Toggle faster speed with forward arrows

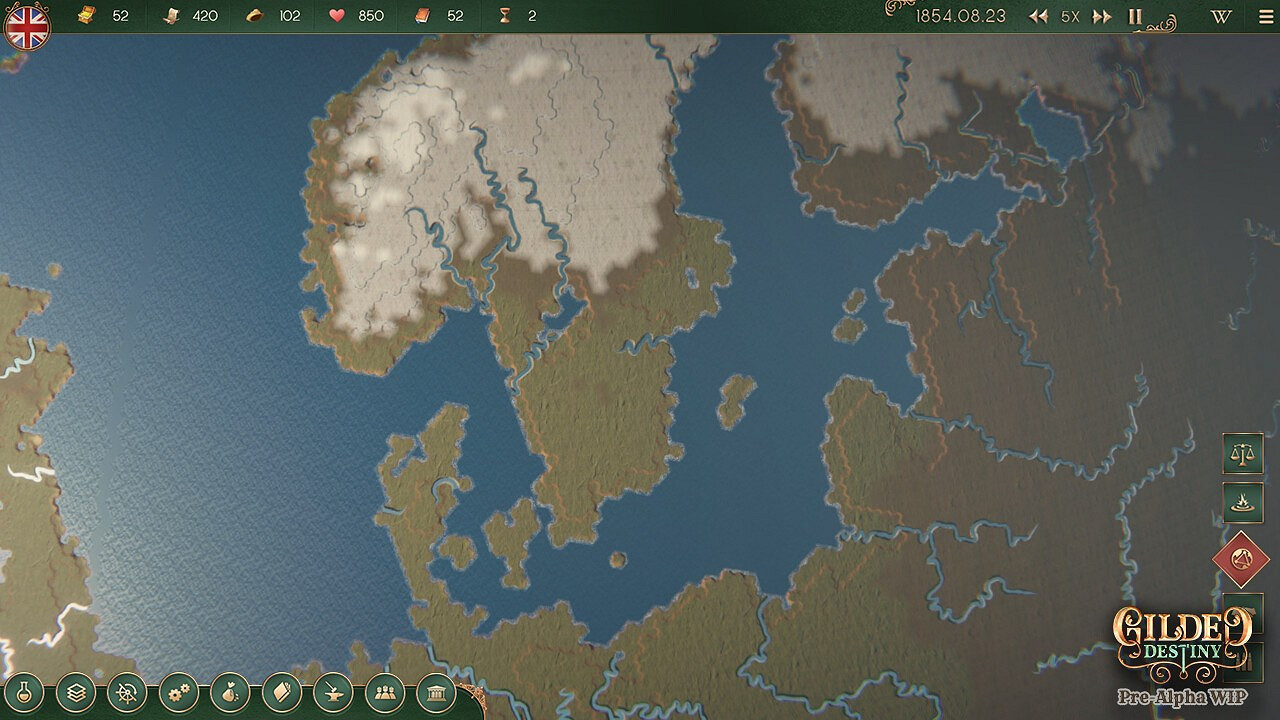click(x=1102, y=17)
